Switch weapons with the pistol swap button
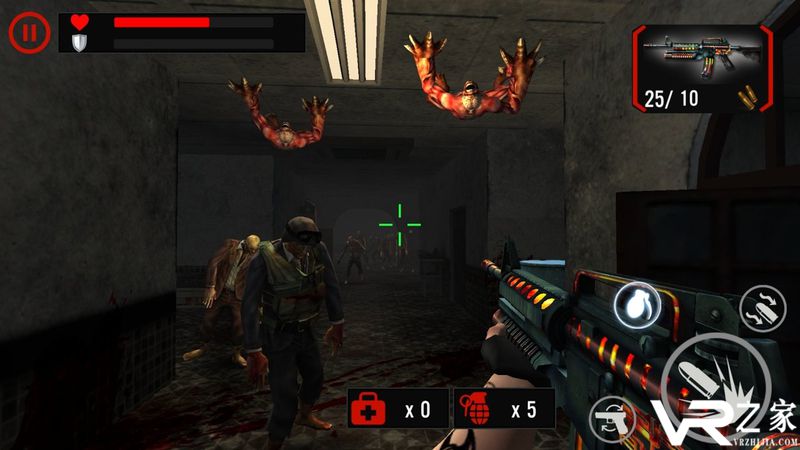 point(614,416)
